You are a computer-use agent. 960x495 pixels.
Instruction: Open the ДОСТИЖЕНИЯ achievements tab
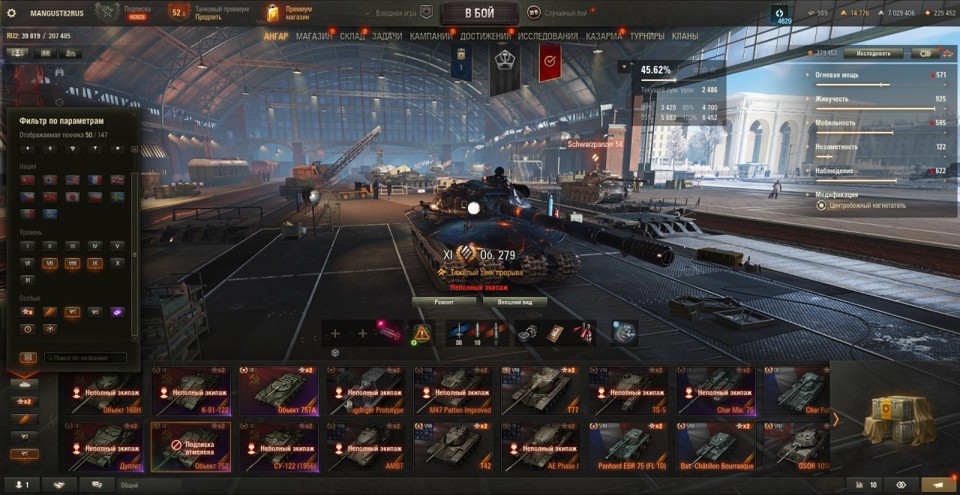pos(485,37)
